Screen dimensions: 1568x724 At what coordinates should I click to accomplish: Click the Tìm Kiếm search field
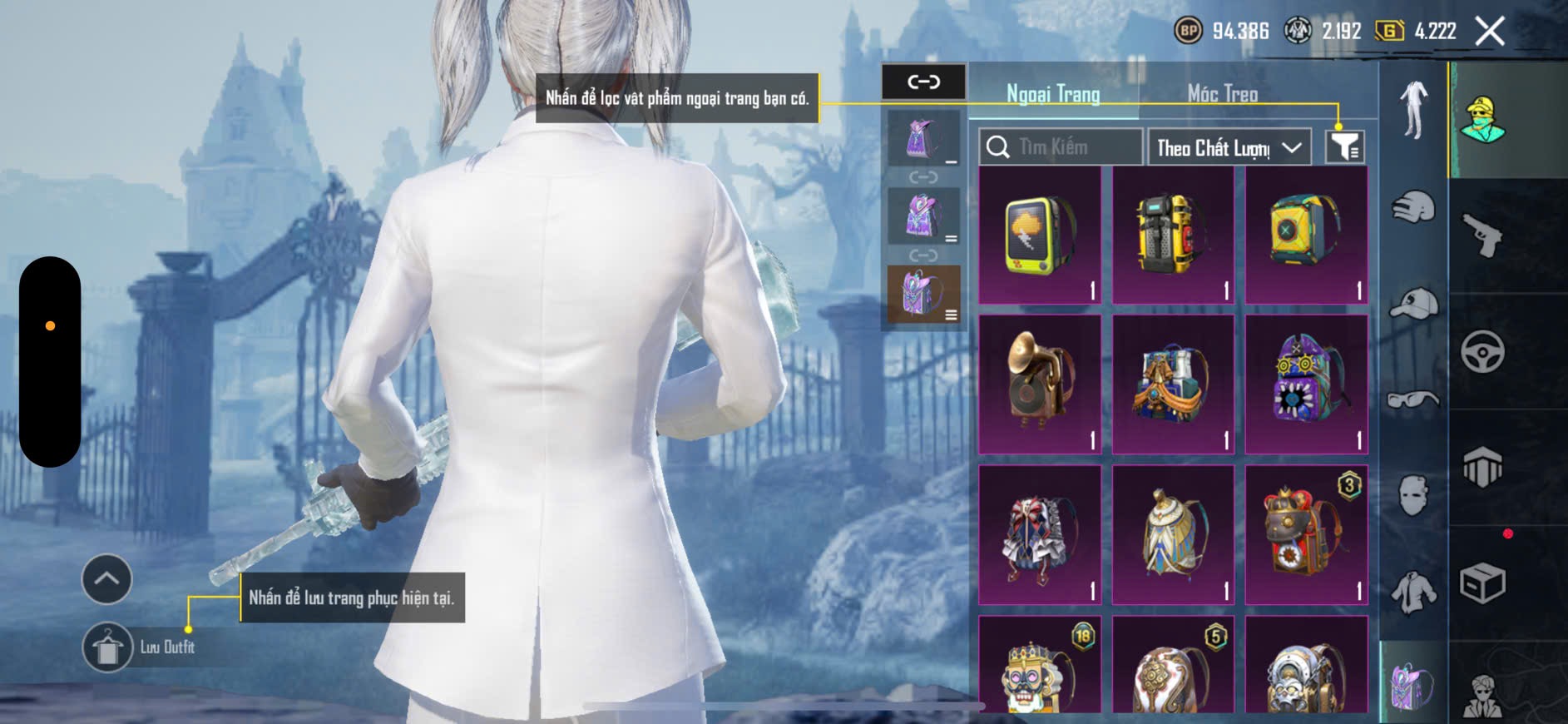(1061, 147)
